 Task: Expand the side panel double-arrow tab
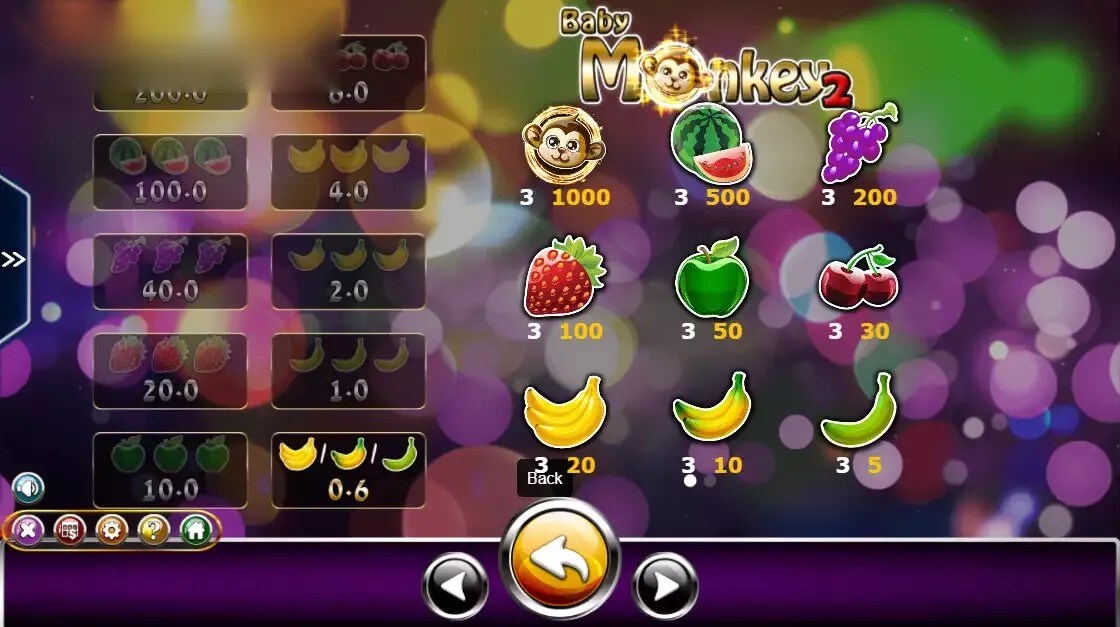(13, 260)
